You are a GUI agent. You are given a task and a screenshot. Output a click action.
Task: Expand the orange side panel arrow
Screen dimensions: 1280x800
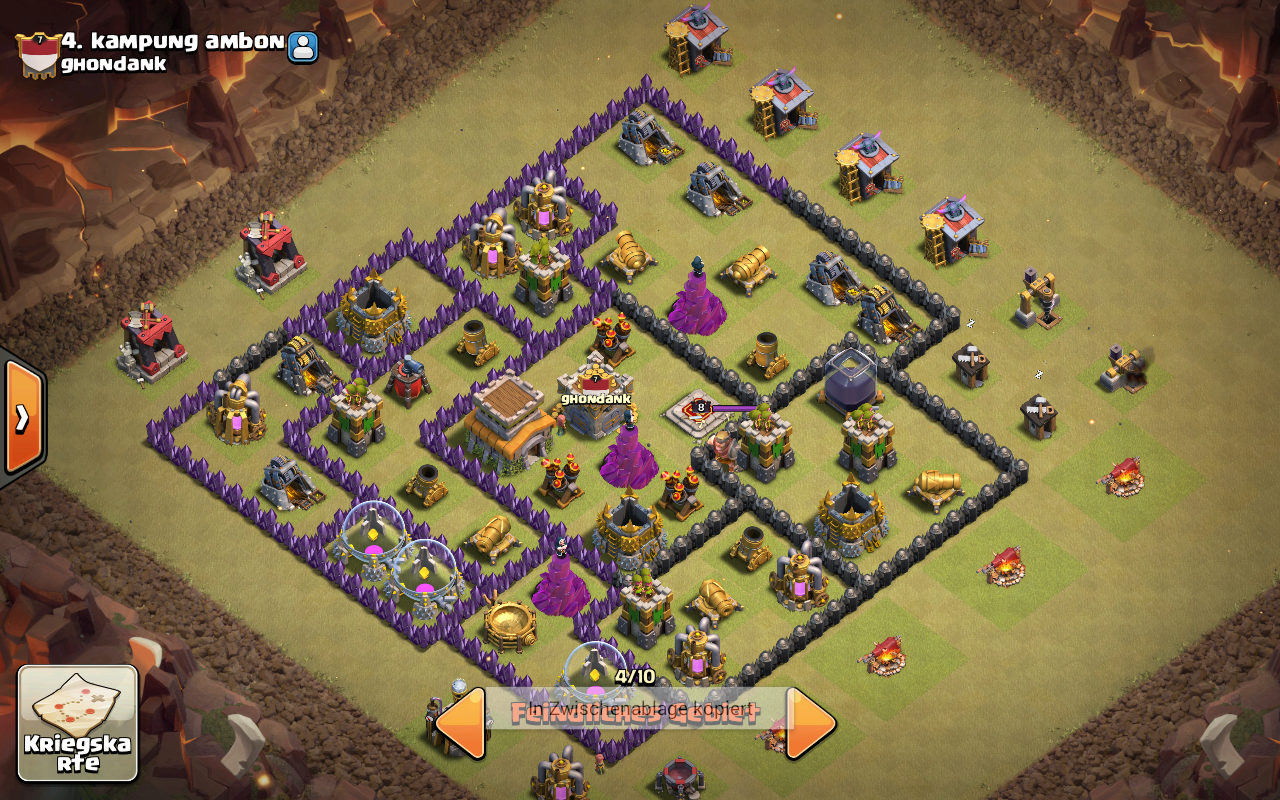22,416
